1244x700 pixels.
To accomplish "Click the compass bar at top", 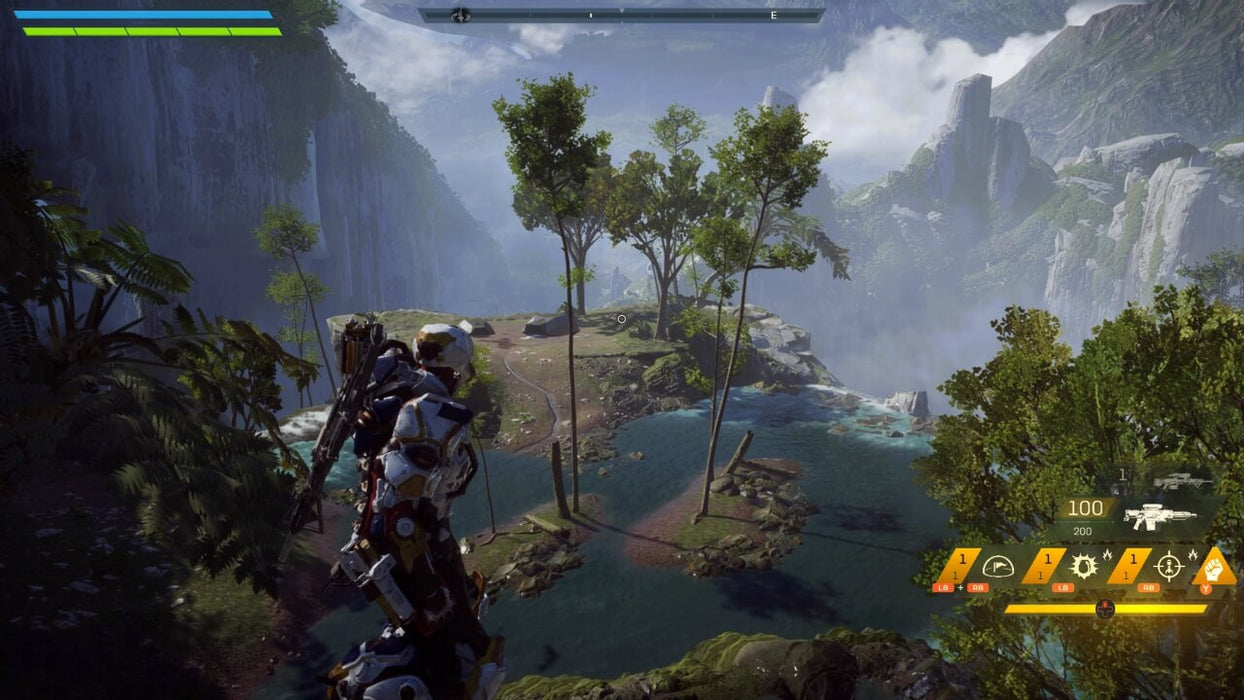I will pyautogui.click(x=620, y=15).
